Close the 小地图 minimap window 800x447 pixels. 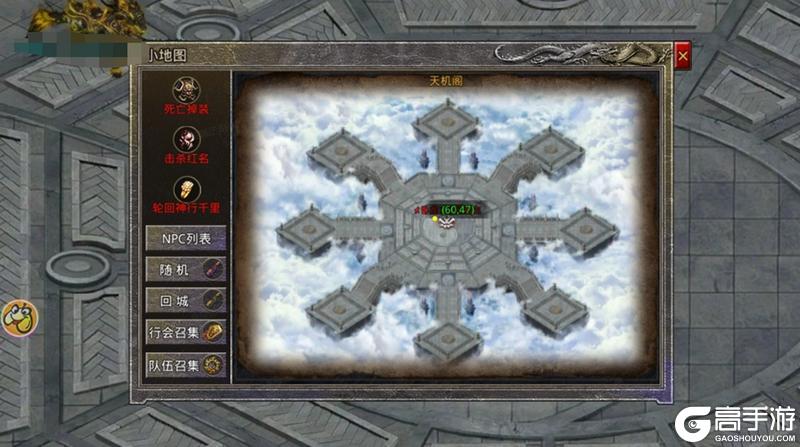pyautogui.click(x=682, y=57)
